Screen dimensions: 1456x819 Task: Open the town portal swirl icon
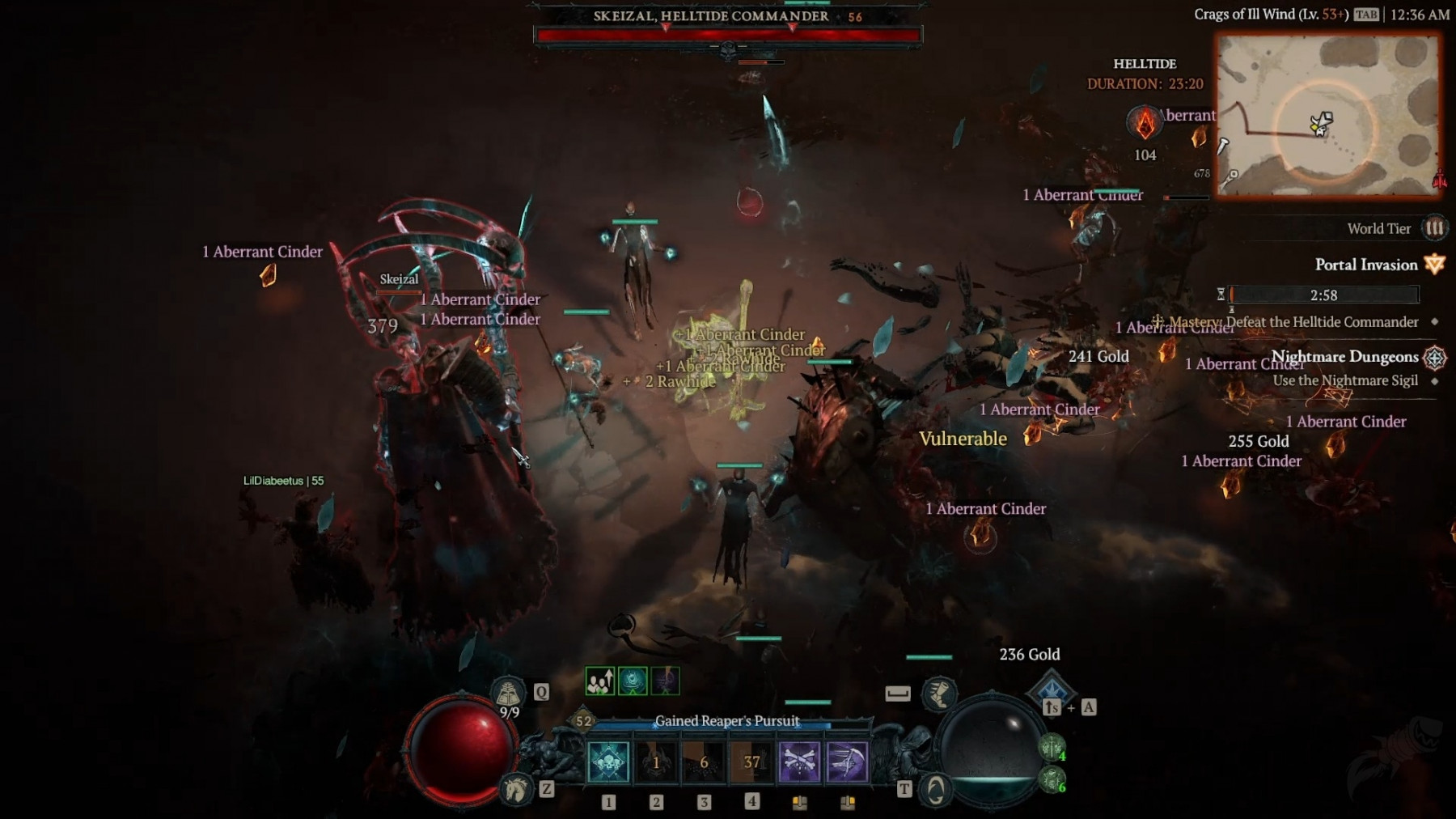pos(936,789)
